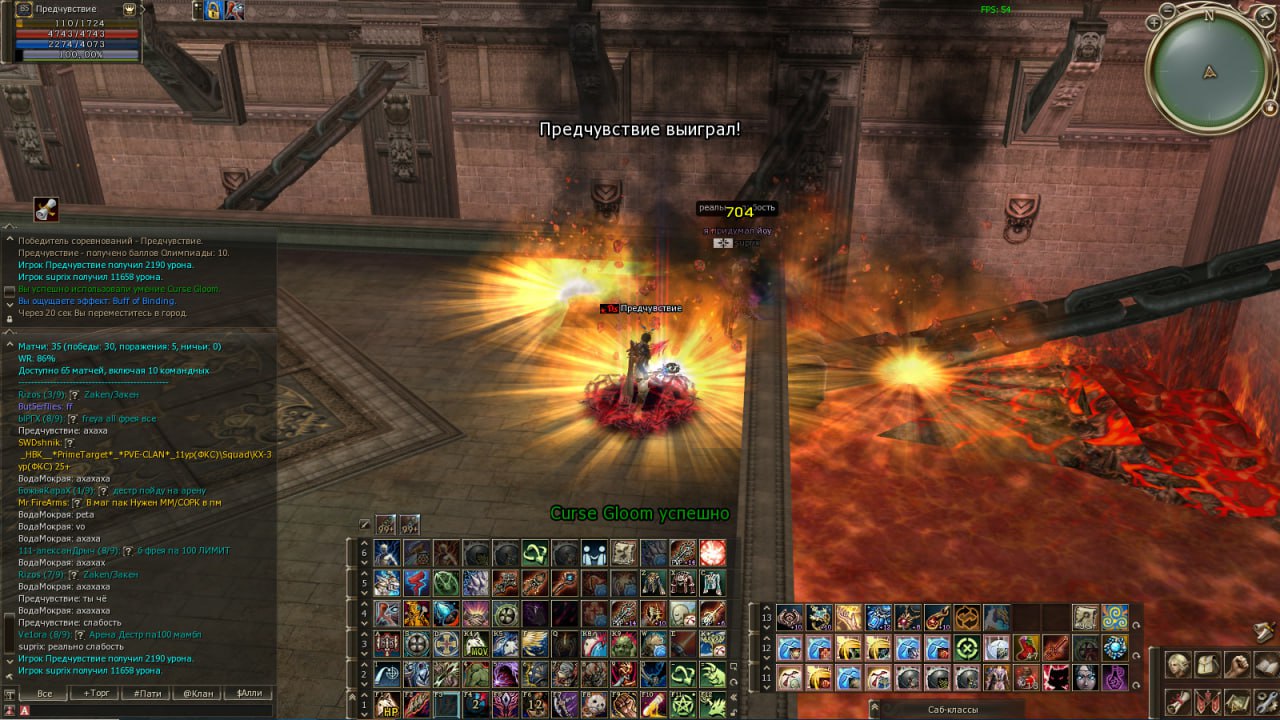Image resolution: width=1280 pixels, height=720 pixels.
Task: Open the character face menu icon
Action: tap(1179, 663)
